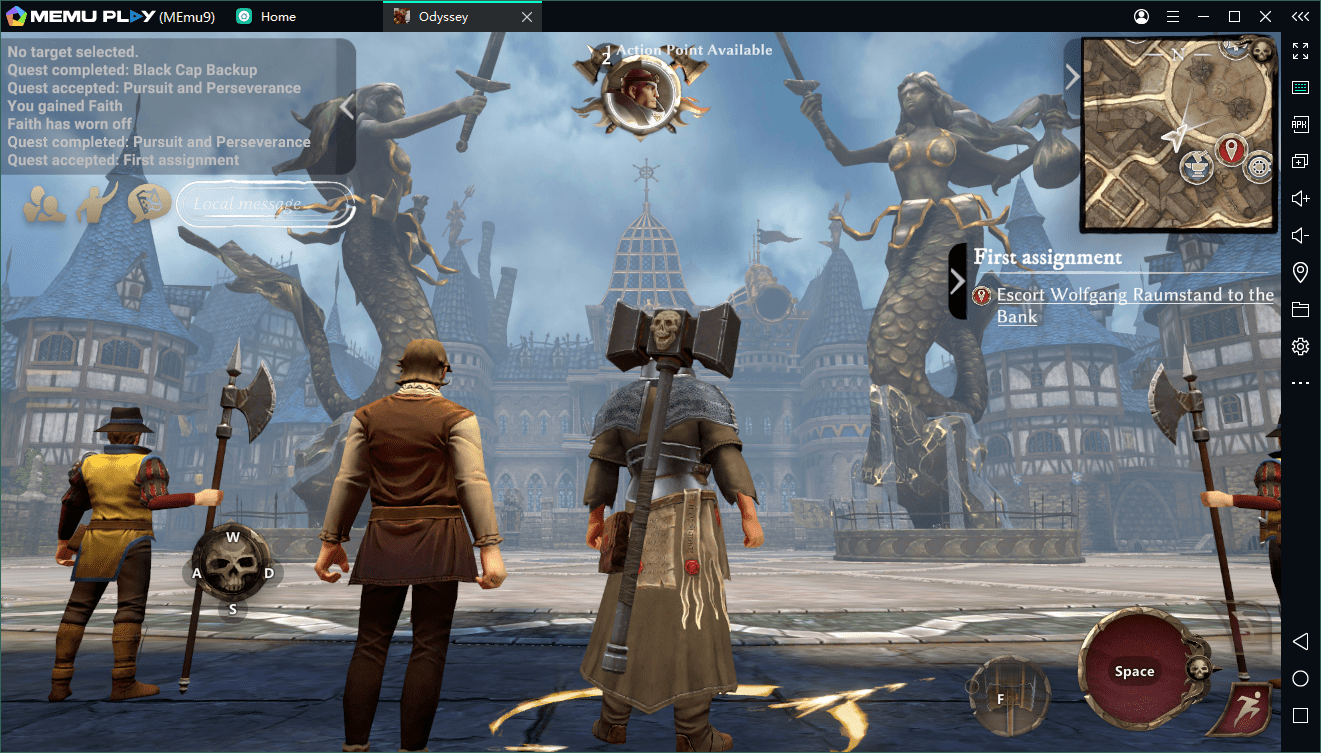Image resolution: width=1321 pixels, height=753 pixels.
Task: Close the Odyssey emulator tab
Action: 527,17
